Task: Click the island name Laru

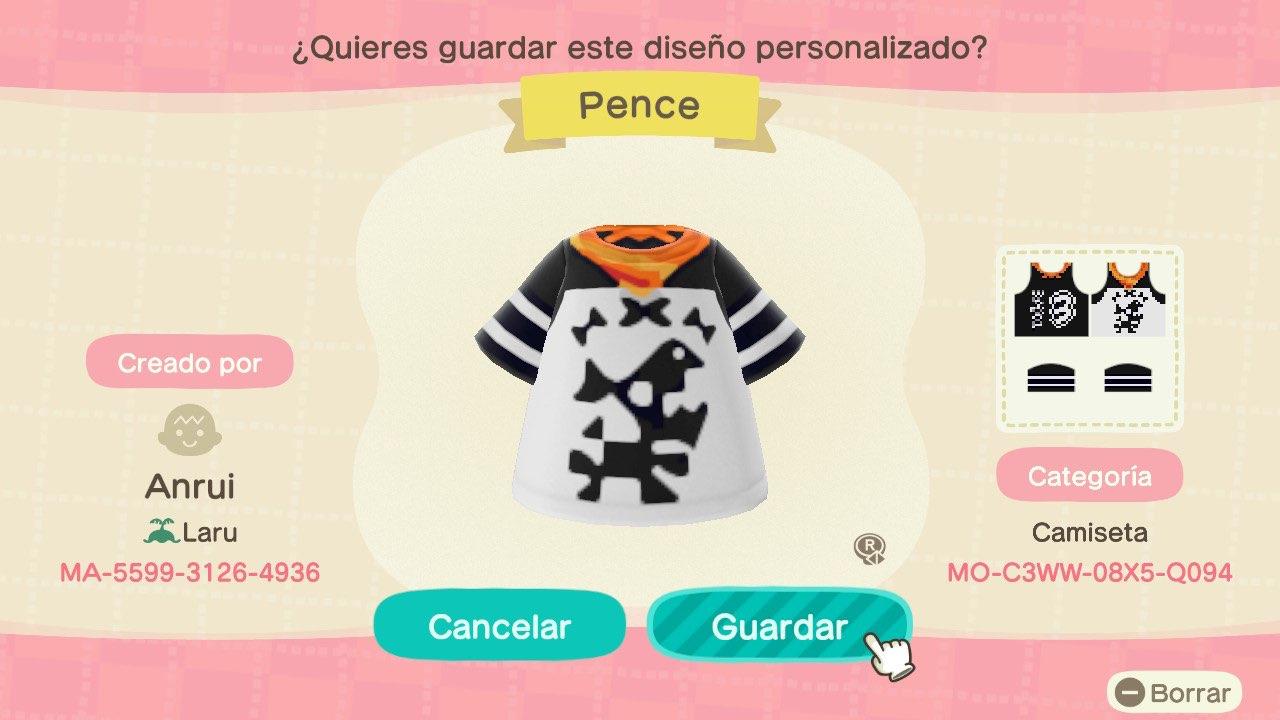Action: pyautogui.click(x=208, y=531)
